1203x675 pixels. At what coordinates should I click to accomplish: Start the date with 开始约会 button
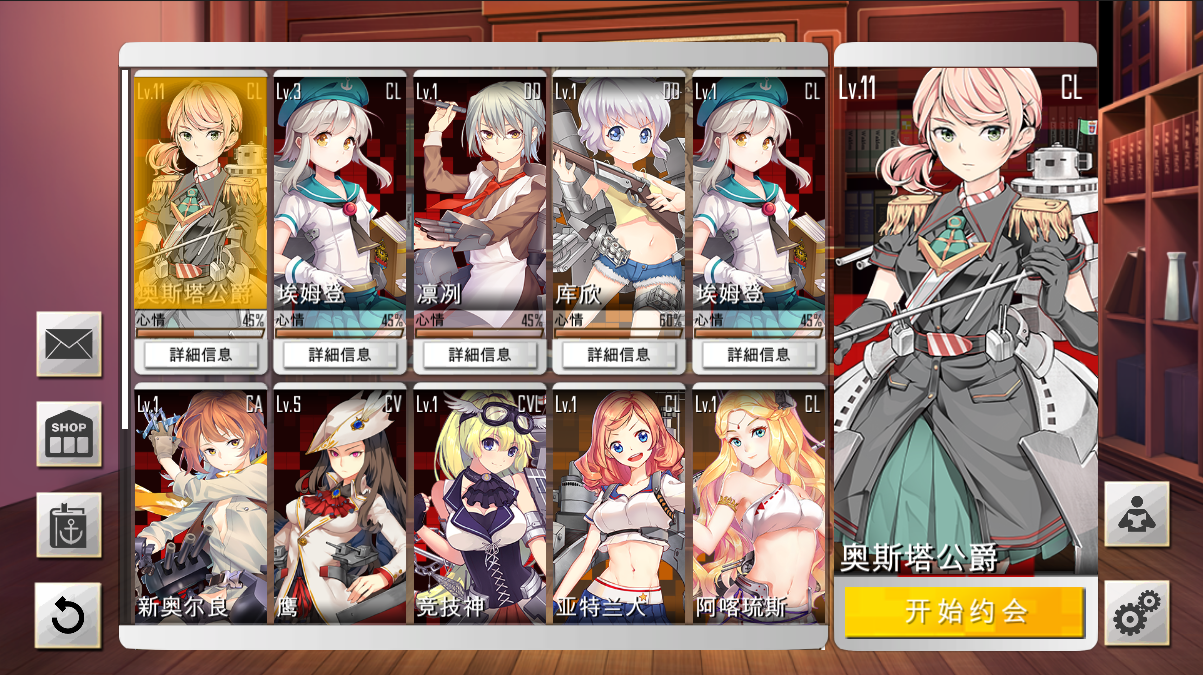[x=964, y=611]
